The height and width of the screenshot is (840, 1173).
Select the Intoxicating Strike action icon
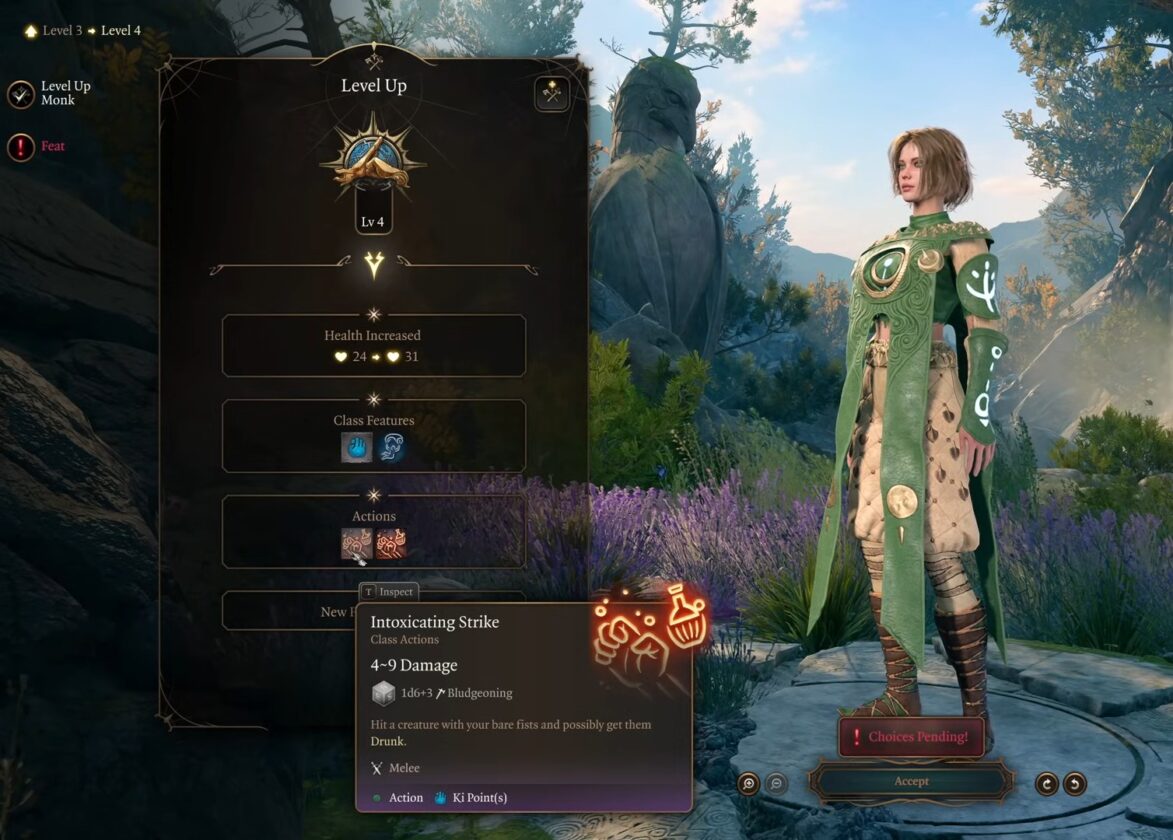(357, 543)
